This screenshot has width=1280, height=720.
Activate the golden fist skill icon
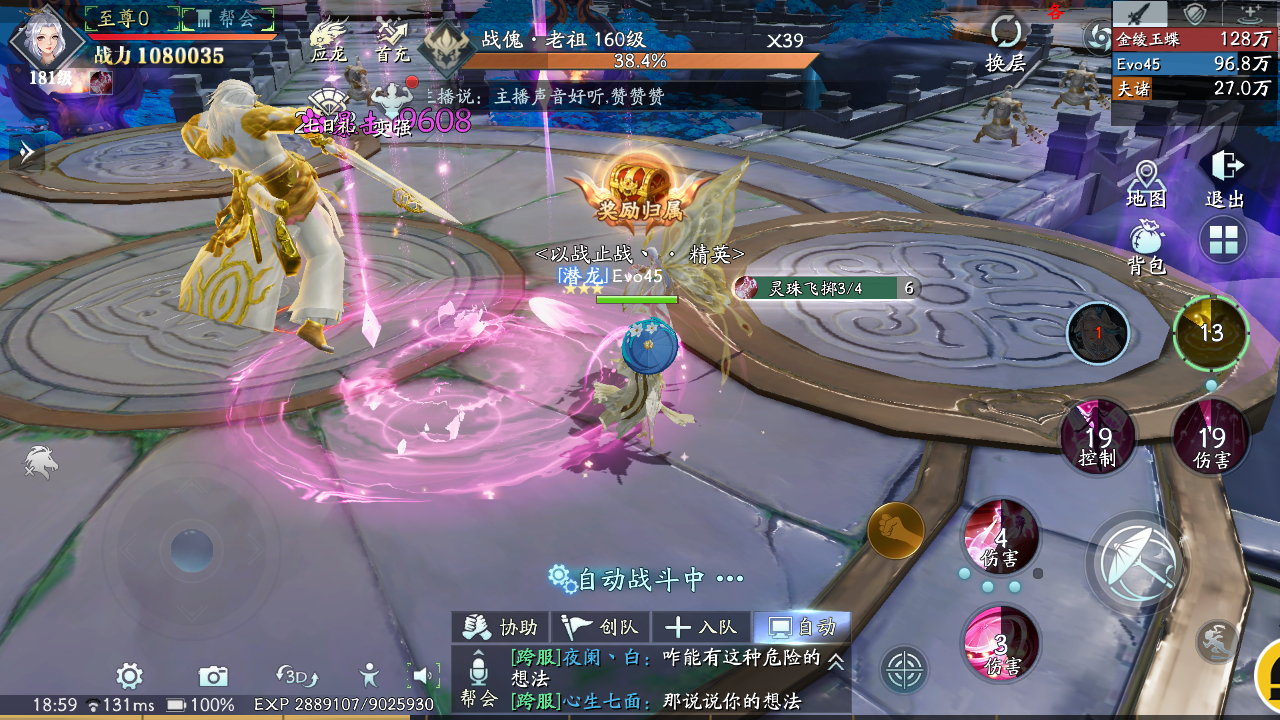coord(895,531)
